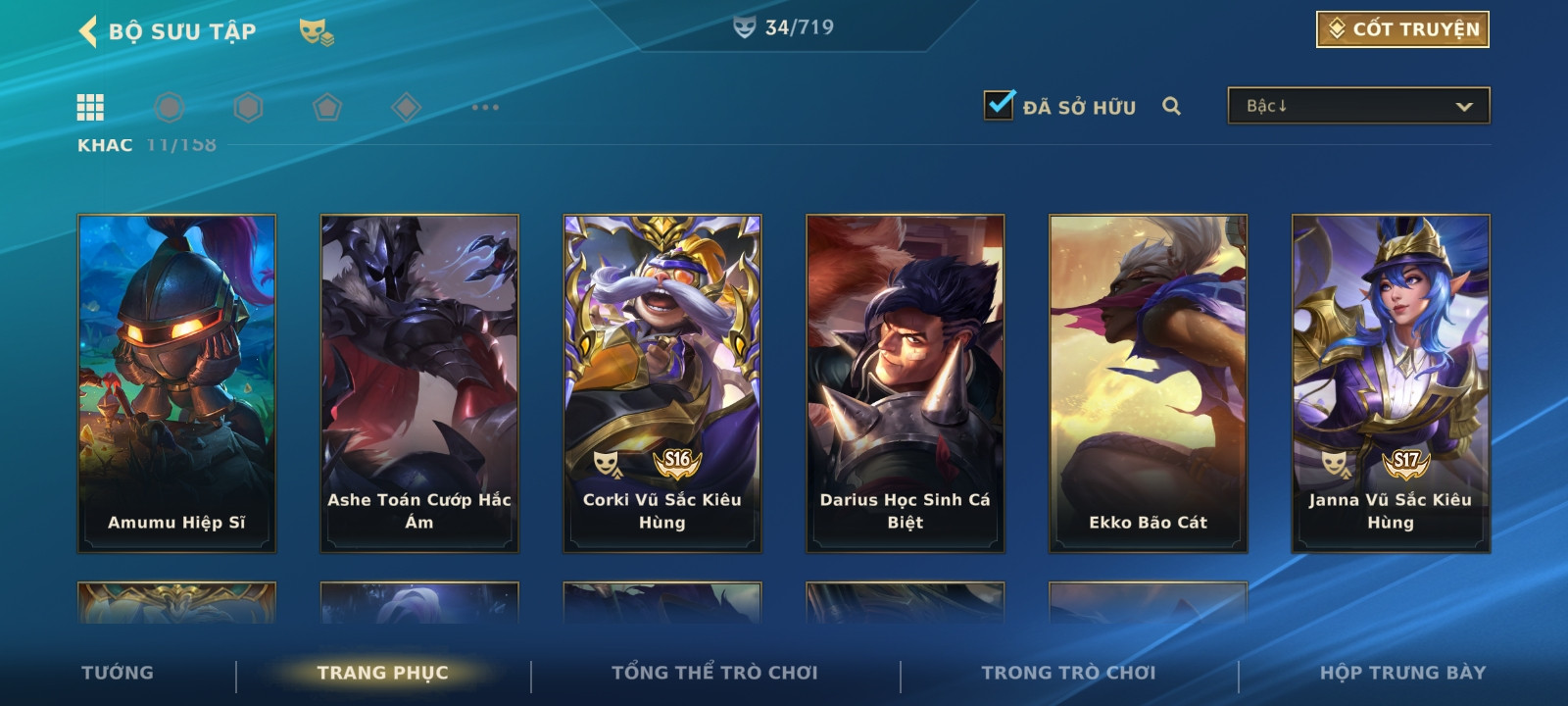The height and width of the screenshot is (706, 1568).
Task: Go back from Bộ Sưu Tập
Action: click(88, 31)
